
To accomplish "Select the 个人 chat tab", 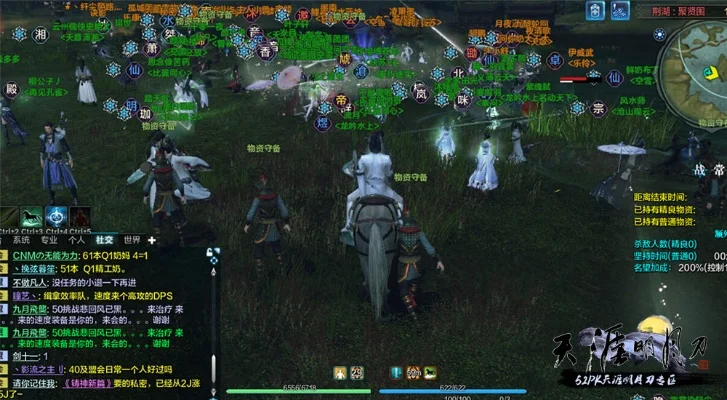I will 76,240.
